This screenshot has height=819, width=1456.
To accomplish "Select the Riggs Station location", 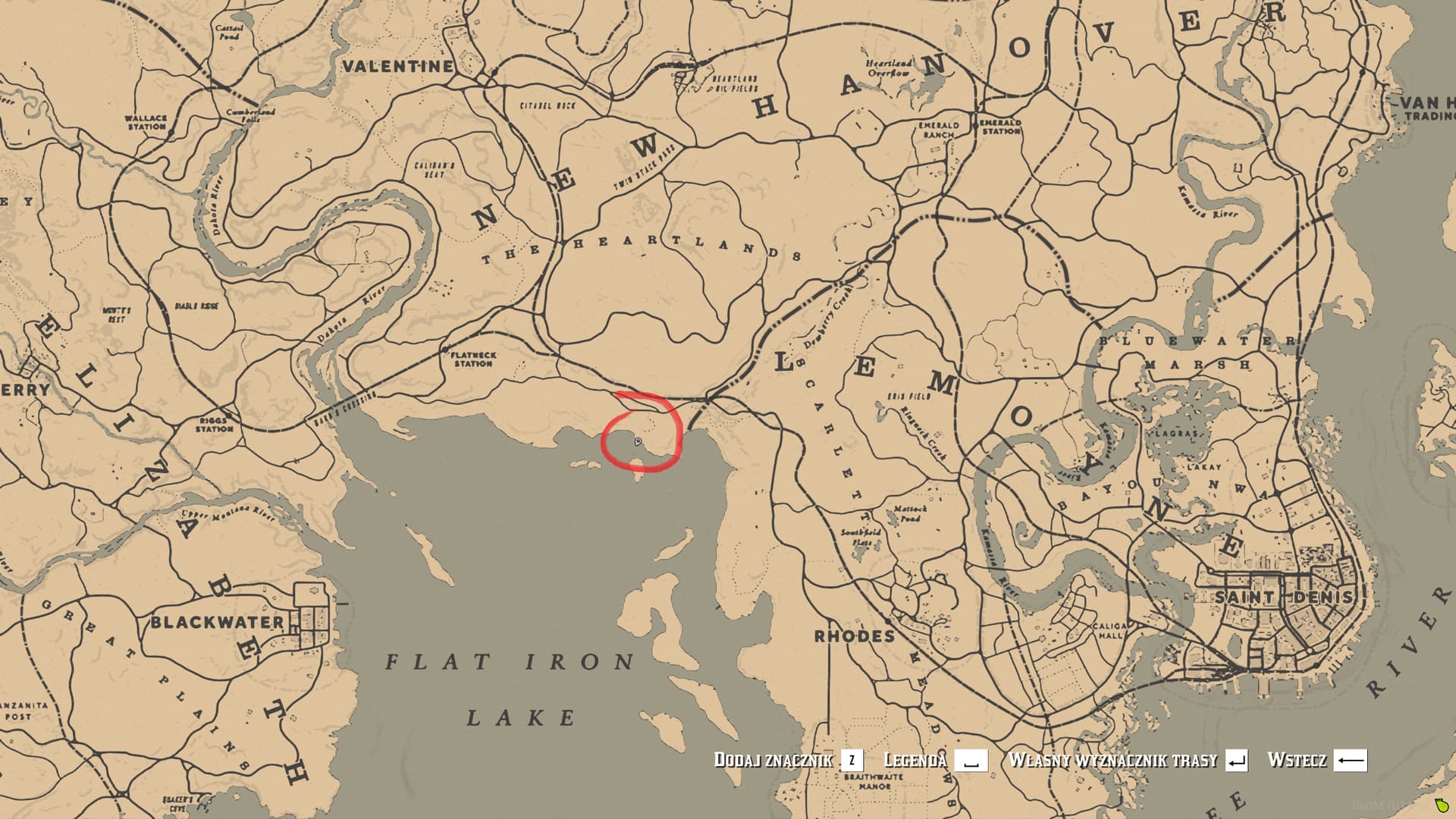I will 213,423.
